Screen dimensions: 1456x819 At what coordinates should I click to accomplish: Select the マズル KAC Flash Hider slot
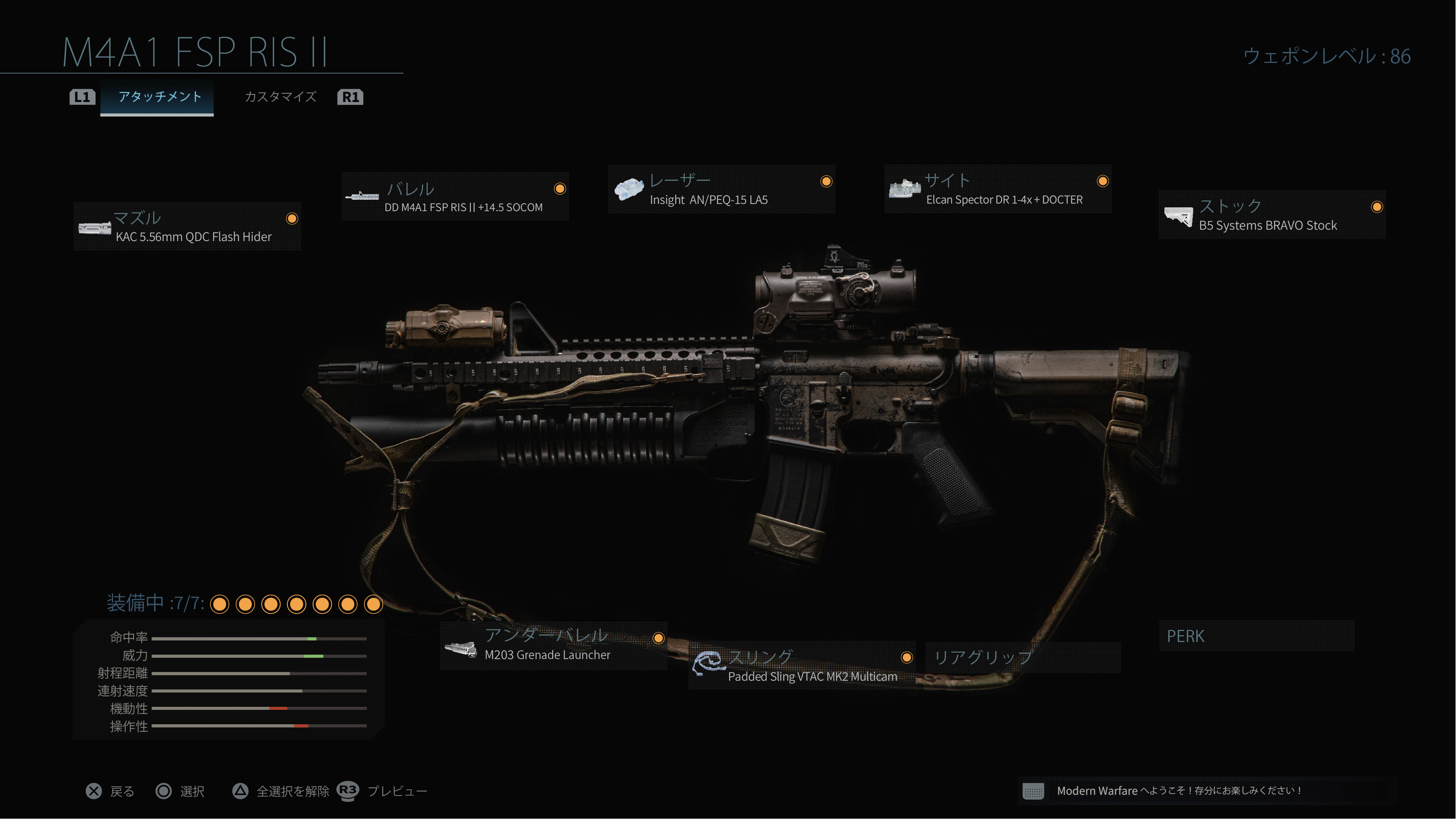187,227
